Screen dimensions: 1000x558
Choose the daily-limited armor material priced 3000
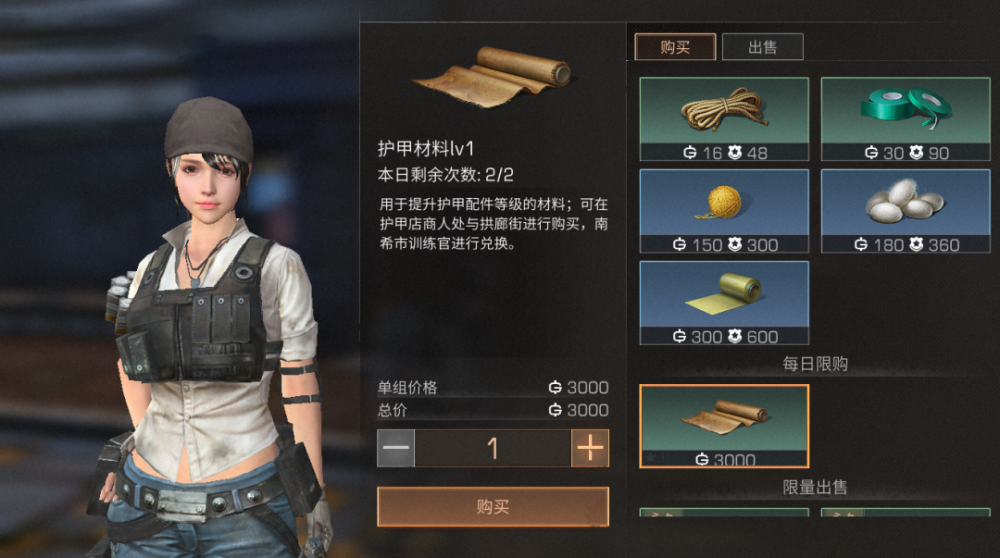point(724,426)
